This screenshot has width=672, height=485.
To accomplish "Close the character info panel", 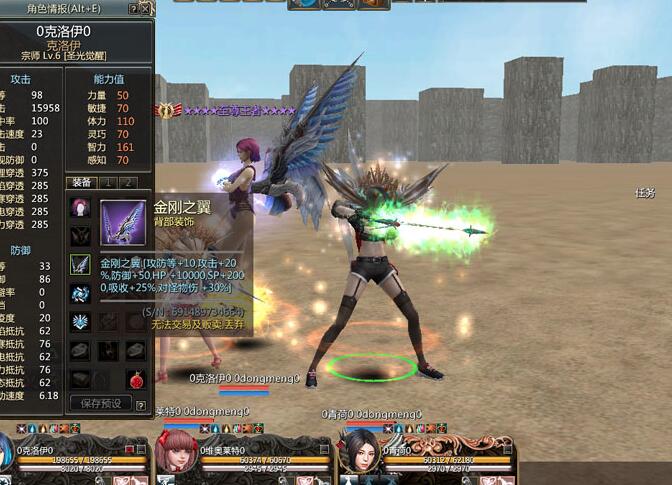I will coord(146,9).
